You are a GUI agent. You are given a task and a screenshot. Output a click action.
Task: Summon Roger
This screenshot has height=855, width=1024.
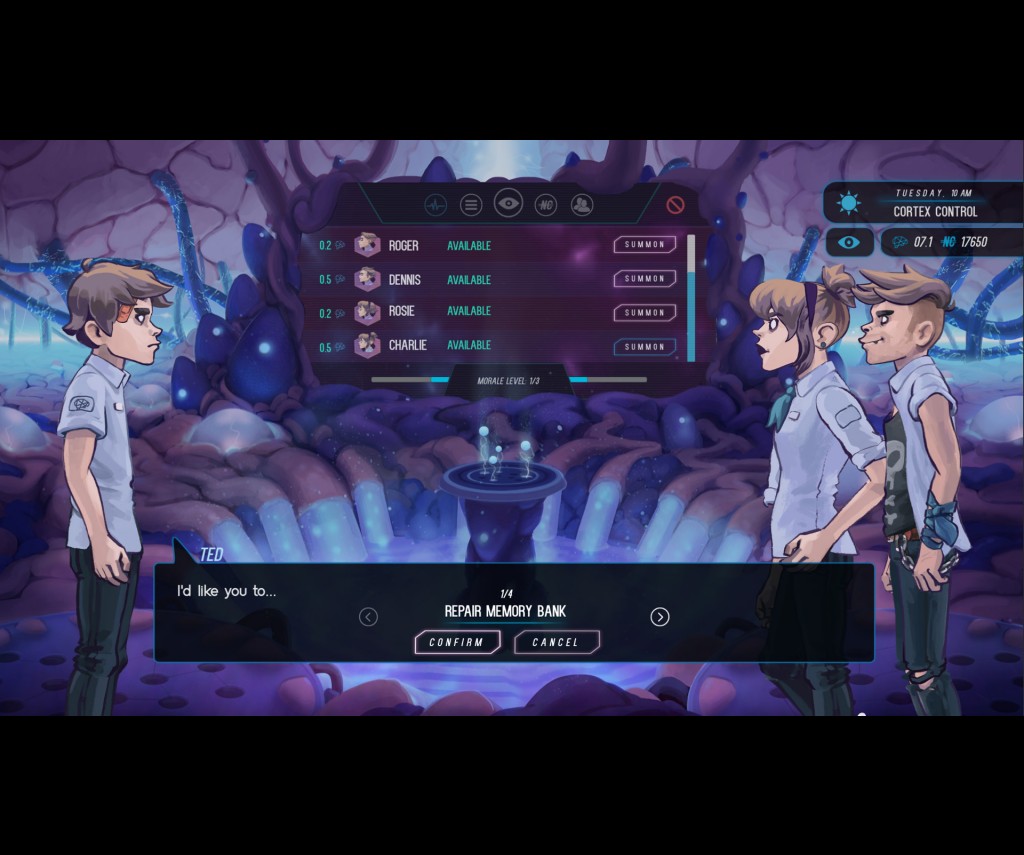[x=644, y=245]
